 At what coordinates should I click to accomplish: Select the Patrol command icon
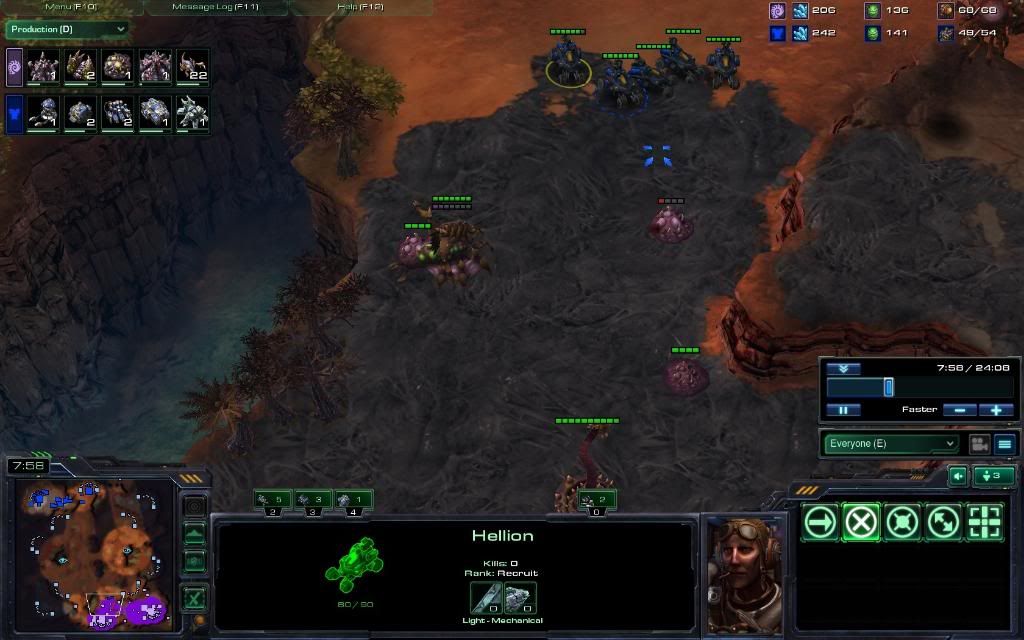click(943, 522)
